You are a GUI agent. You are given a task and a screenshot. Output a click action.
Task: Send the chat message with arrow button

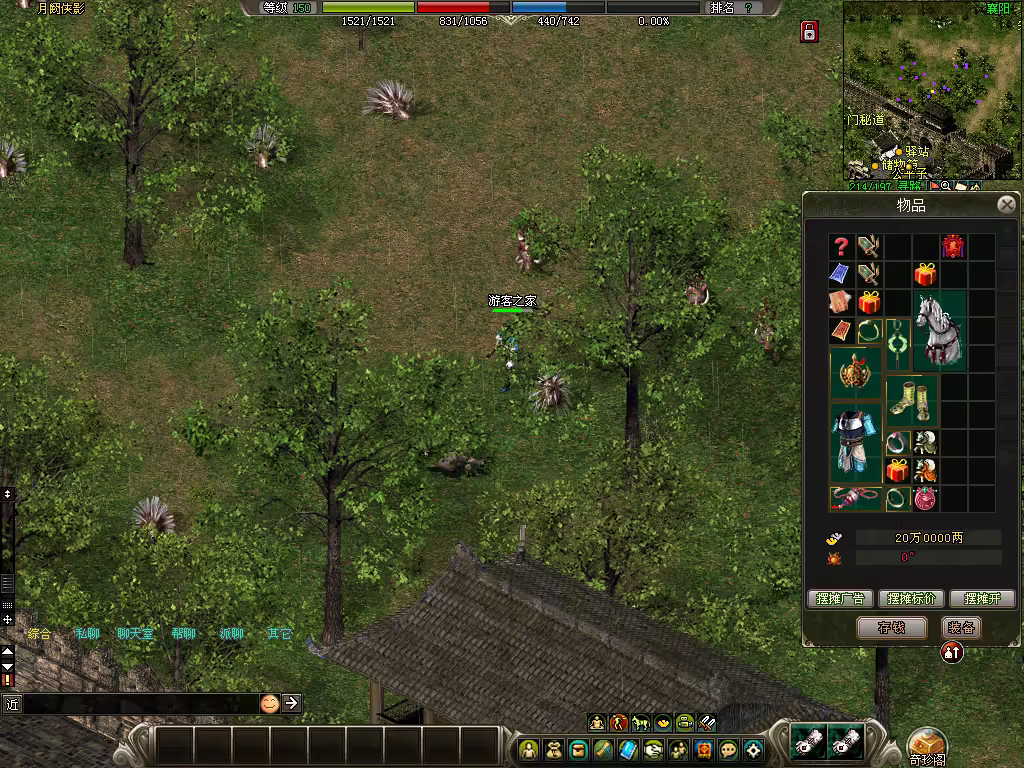(x=291, y=703)
